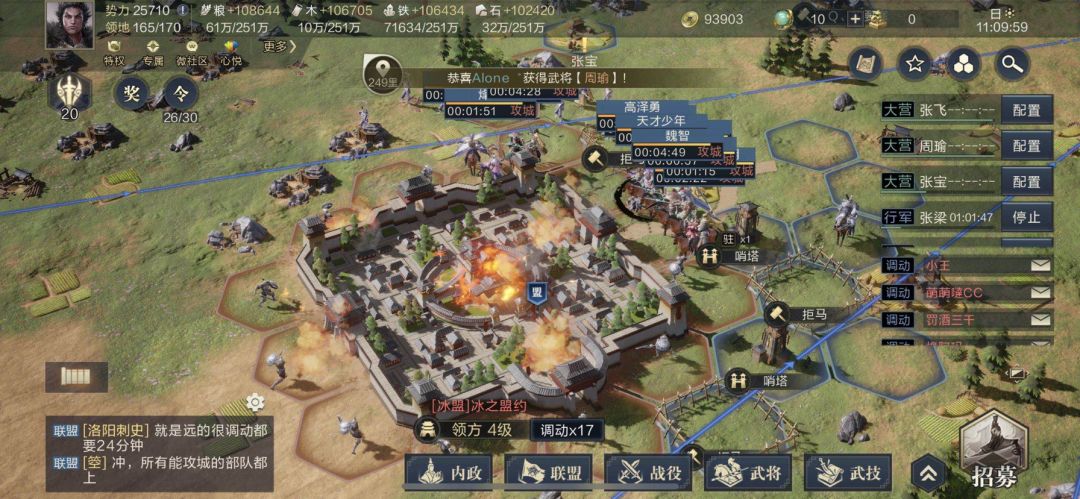The image size is (1080, 499).
Task: Open the 联盟 alliance menu
Action: [549, 471]
